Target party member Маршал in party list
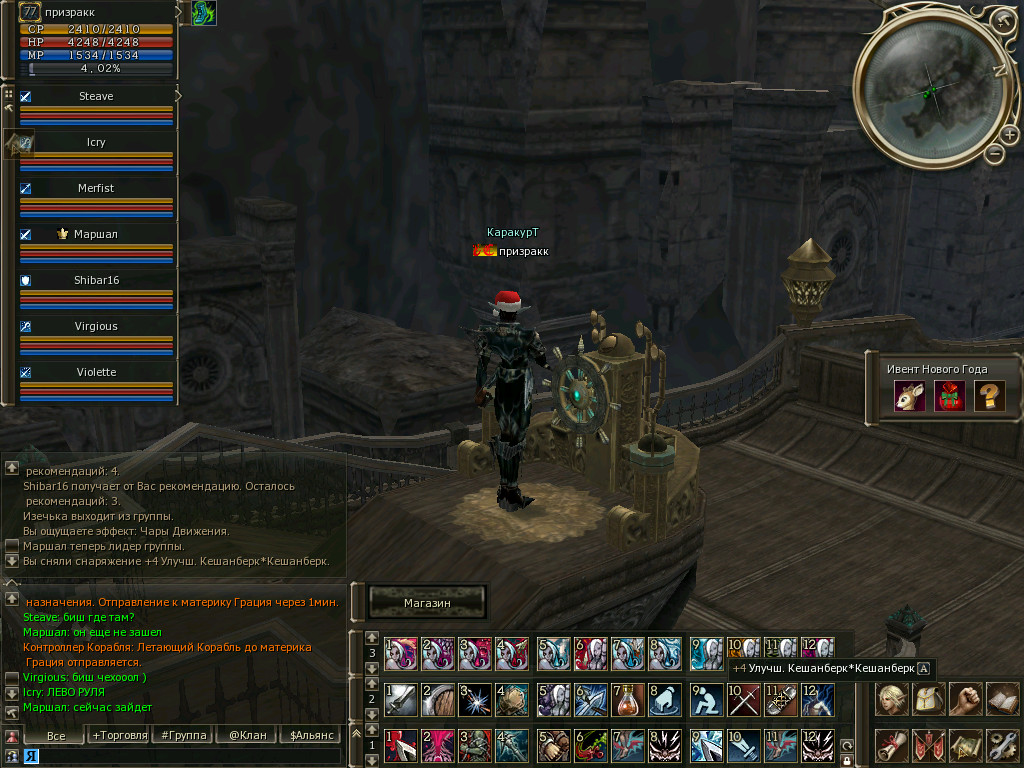The height and width of the screenshot is (768, 1024). pos(96,235)
